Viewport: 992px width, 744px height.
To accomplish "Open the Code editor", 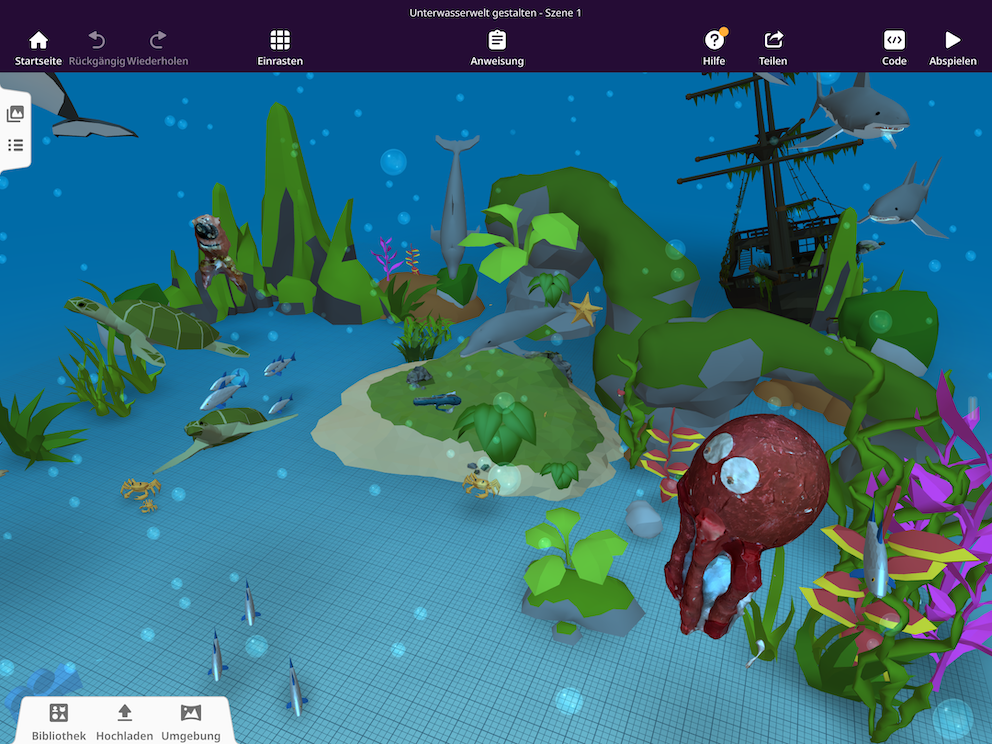I will 894,47.
